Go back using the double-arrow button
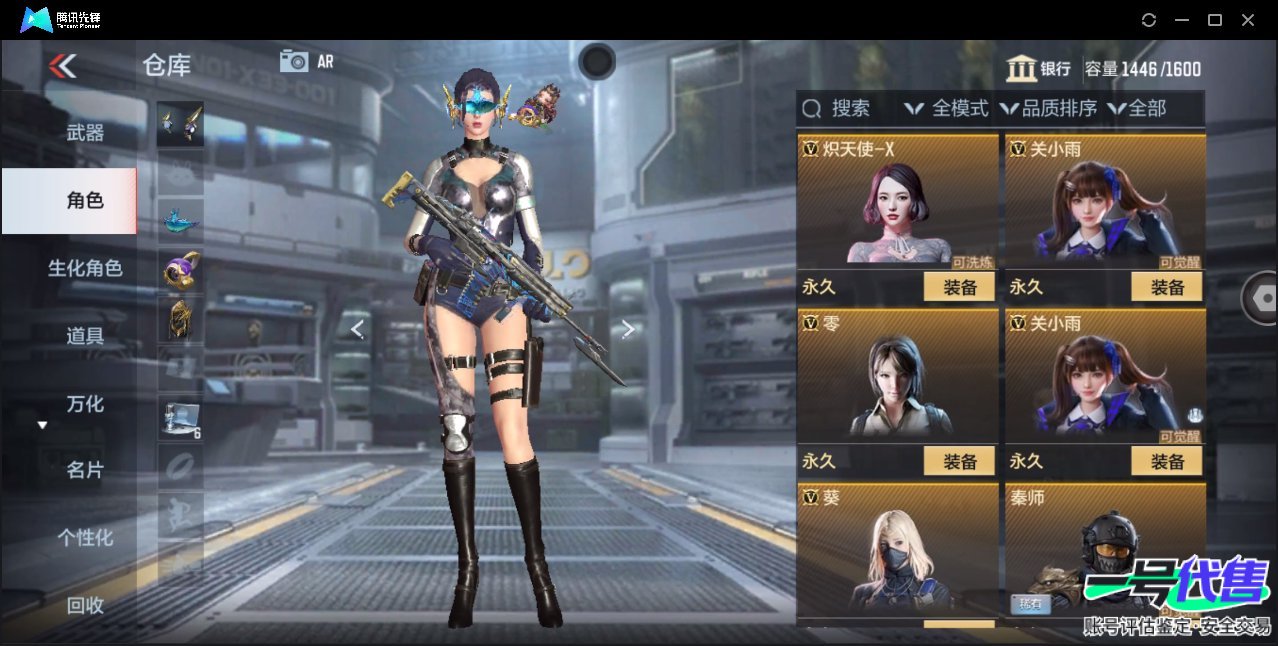This screenshot has width=1278, height=646. coord(62,66)
